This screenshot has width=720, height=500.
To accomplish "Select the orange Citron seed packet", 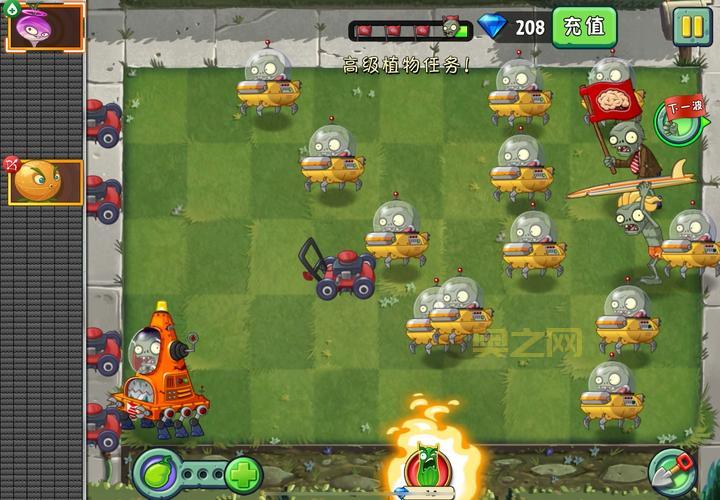I will (45, 182).
